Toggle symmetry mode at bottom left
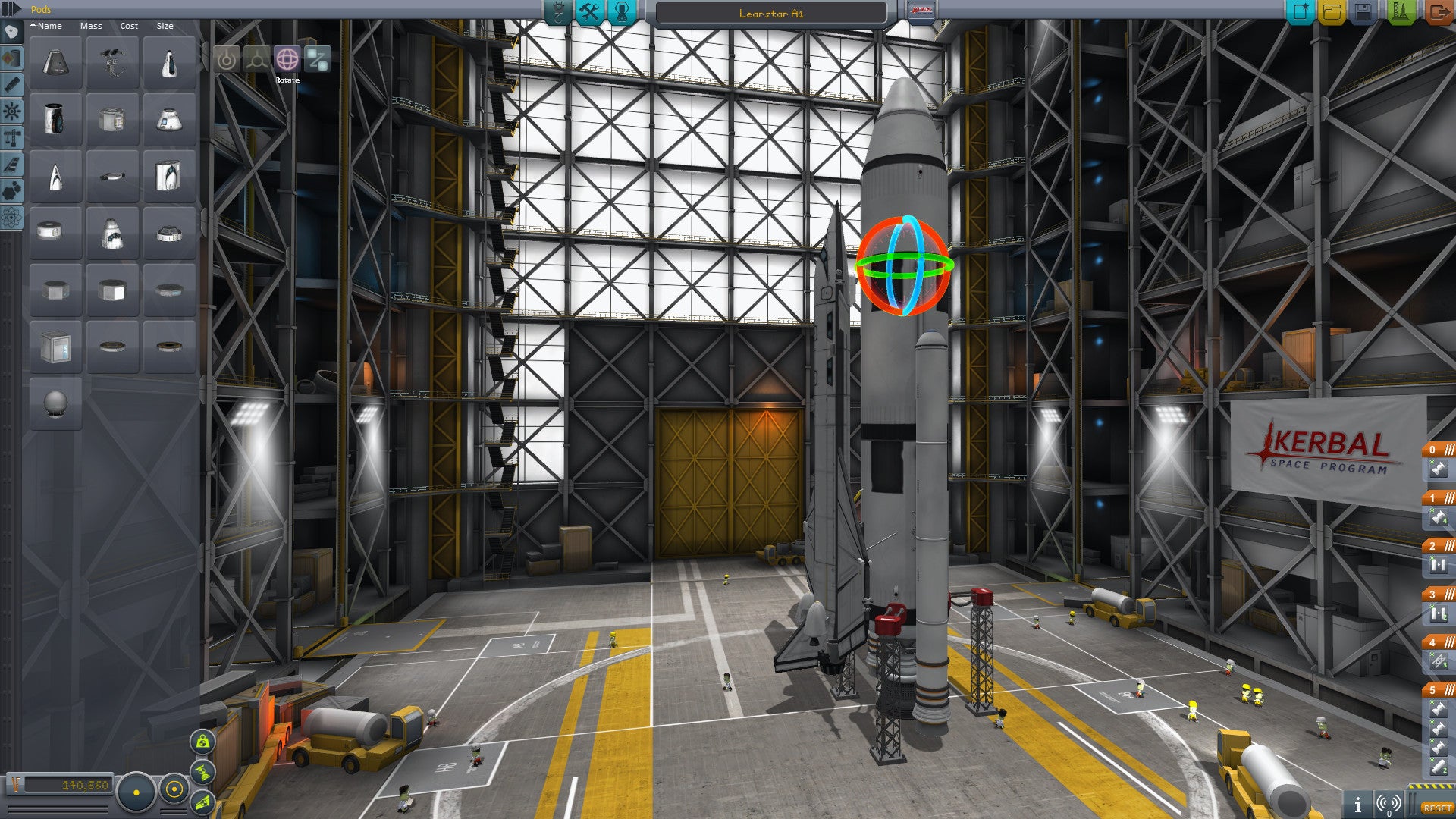The width and height of the screenshot is (1456, 819). [136, 793]
